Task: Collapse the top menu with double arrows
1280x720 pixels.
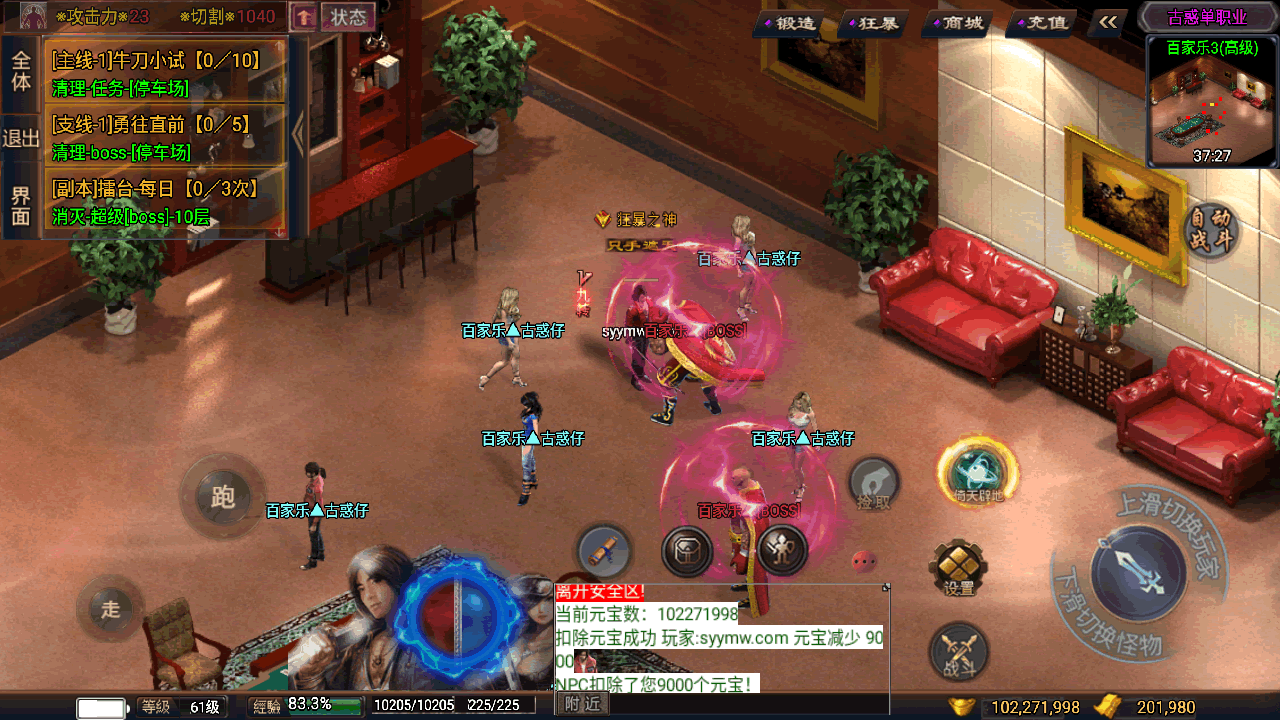Action: 1108,22
